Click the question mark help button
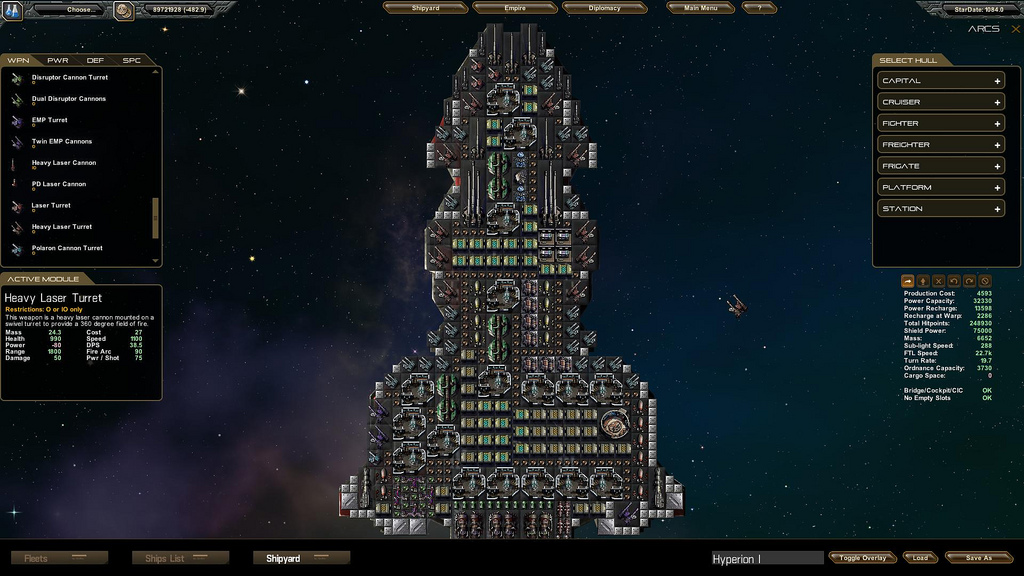This screenshot has height=576, width=1024. tap(760, 8)
